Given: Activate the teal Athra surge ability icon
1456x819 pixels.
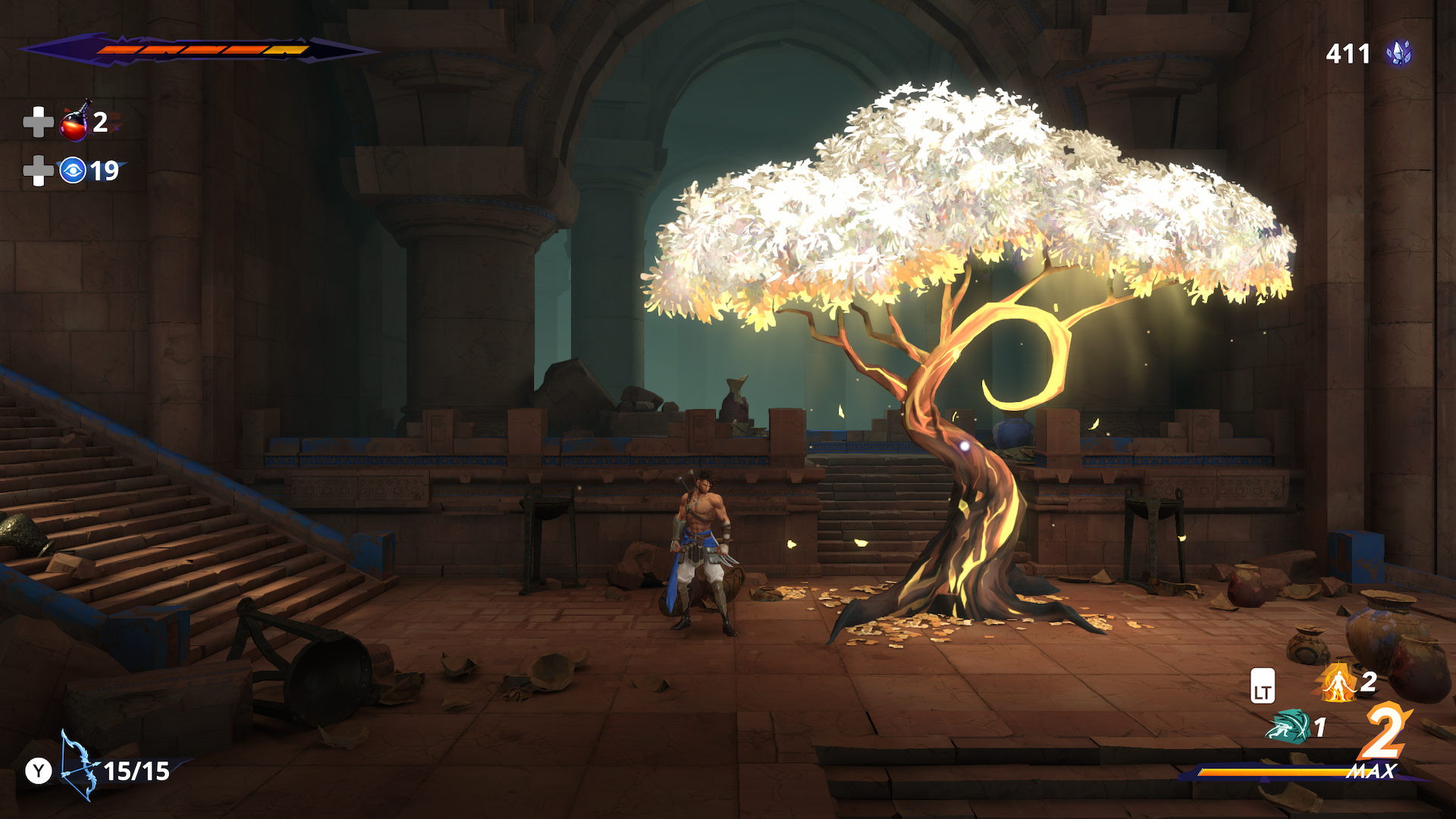Looking at the screenshot, I should (1288, 726).
